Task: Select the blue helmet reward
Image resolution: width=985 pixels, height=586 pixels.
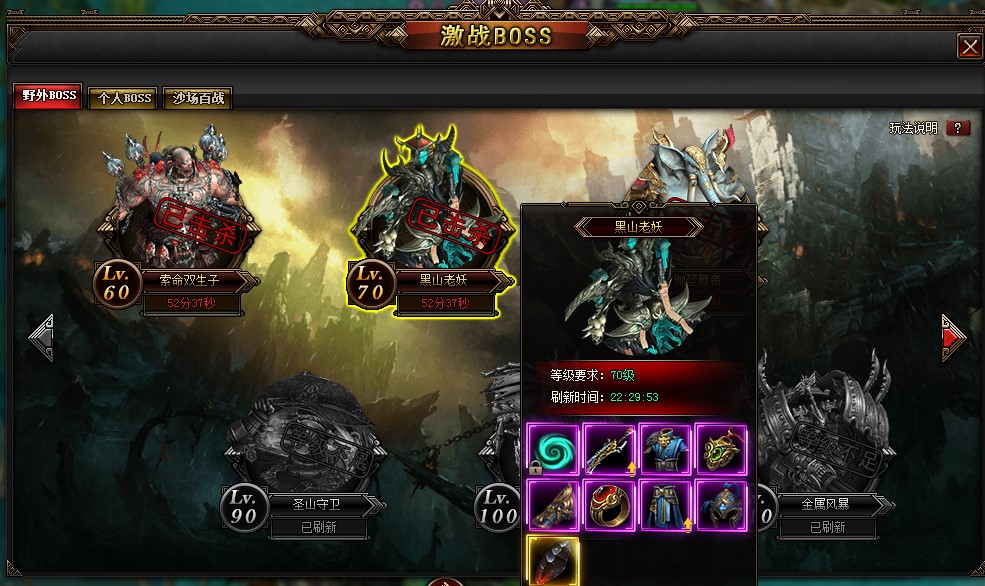Action: (x=721, y=505)
